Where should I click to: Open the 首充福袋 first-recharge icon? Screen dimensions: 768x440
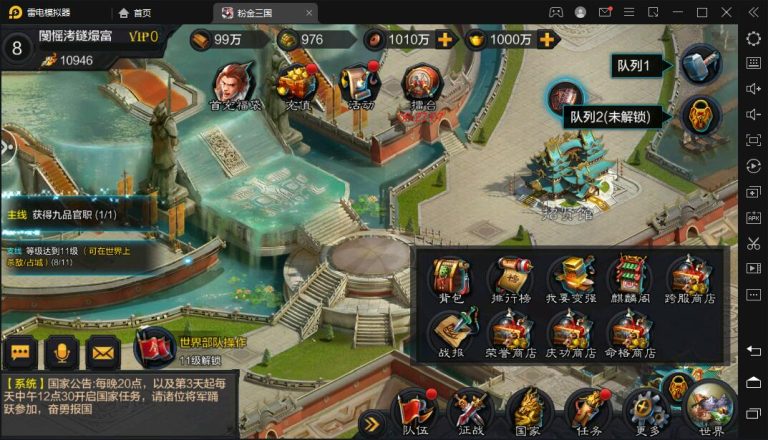tap(233, 82)
